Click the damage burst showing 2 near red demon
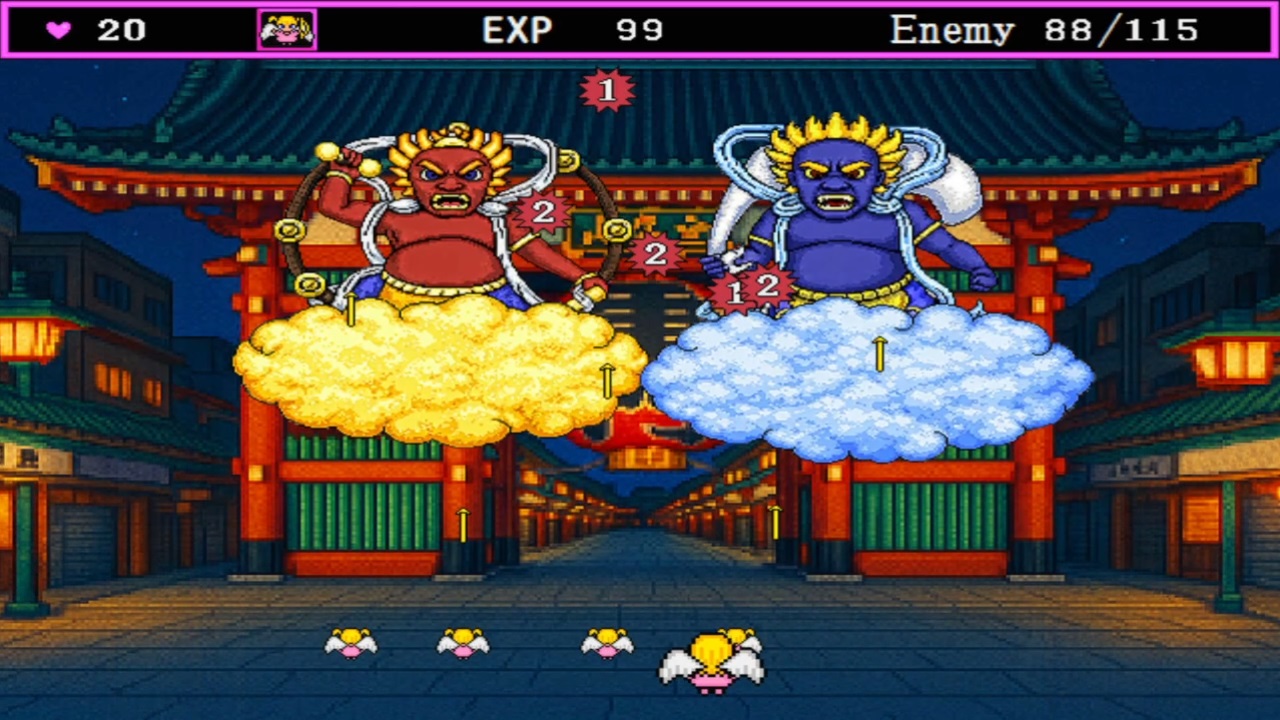The image size is (1280, 720). (541, 212)
